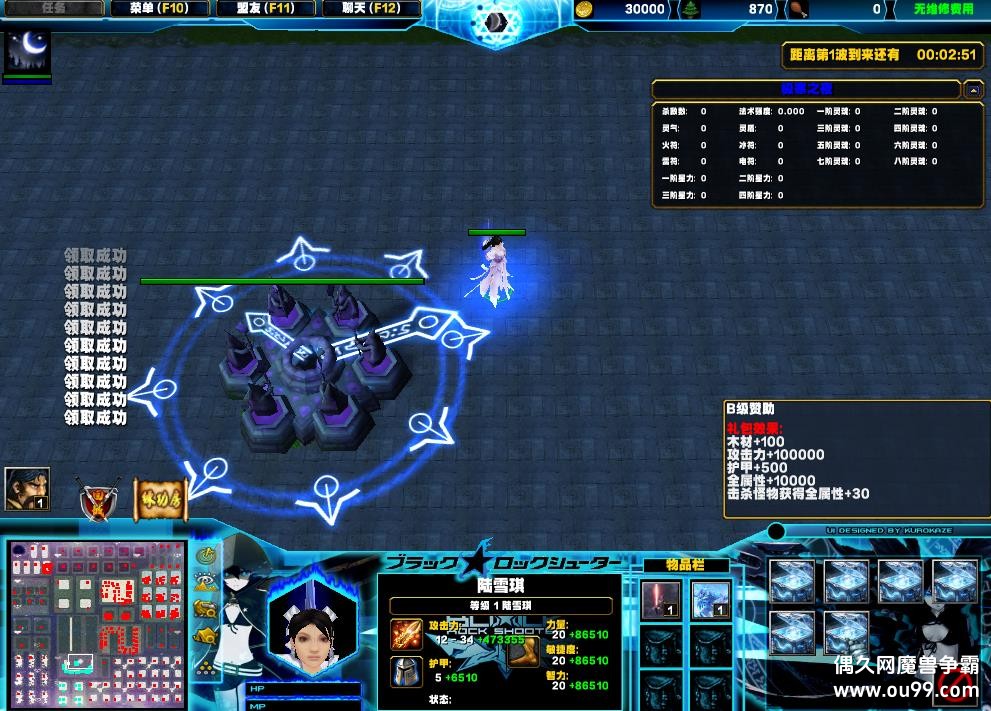The width and height of the screenshot is (991, 711).
Task: Collapse the scoreboard with the arrow button
Action: [973, 90]
